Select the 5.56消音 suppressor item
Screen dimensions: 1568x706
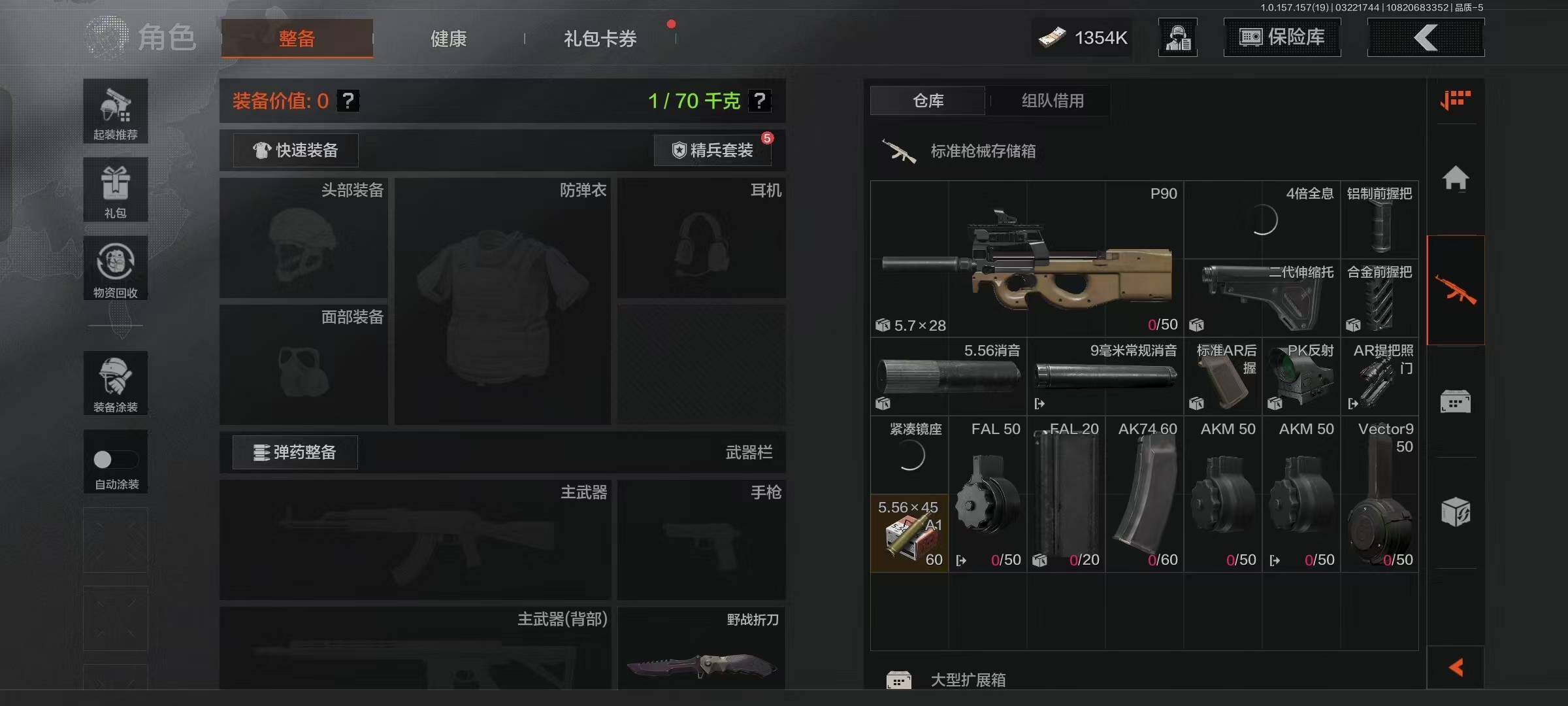pos(948,377)
